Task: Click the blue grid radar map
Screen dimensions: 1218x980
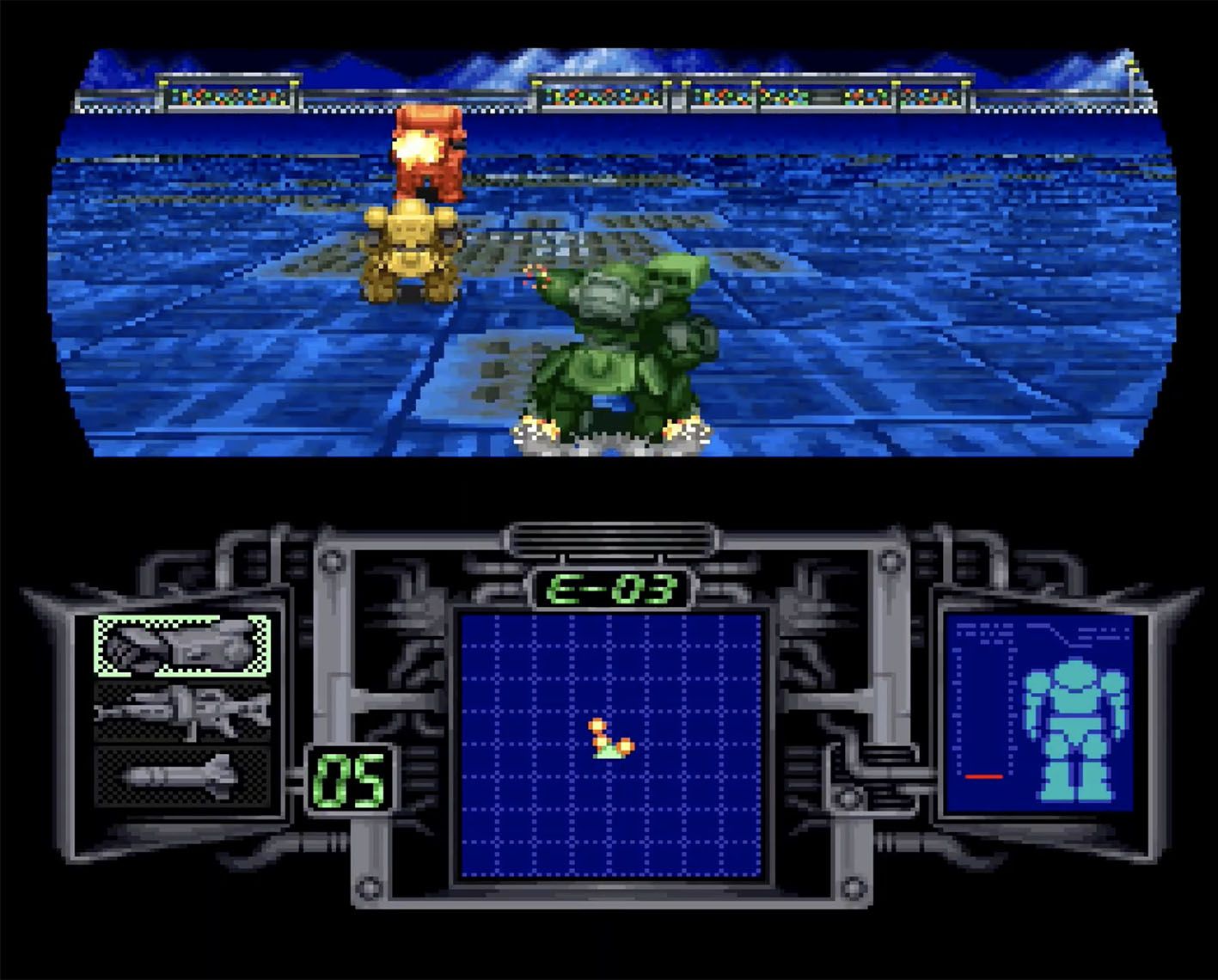Action: [611, 744]
